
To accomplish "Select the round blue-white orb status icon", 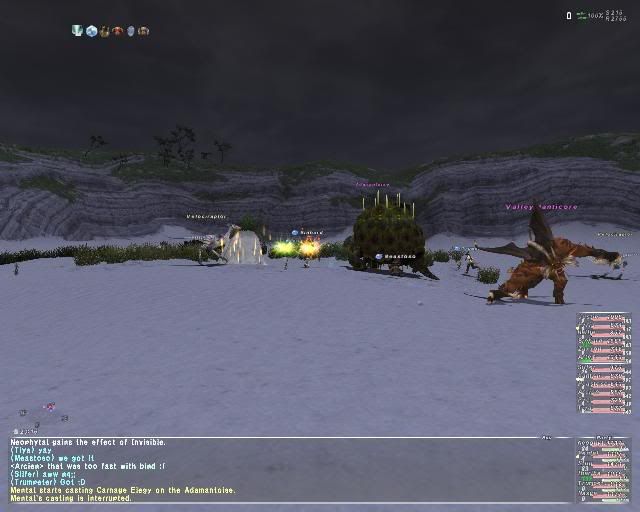I will tap(91, 31).
